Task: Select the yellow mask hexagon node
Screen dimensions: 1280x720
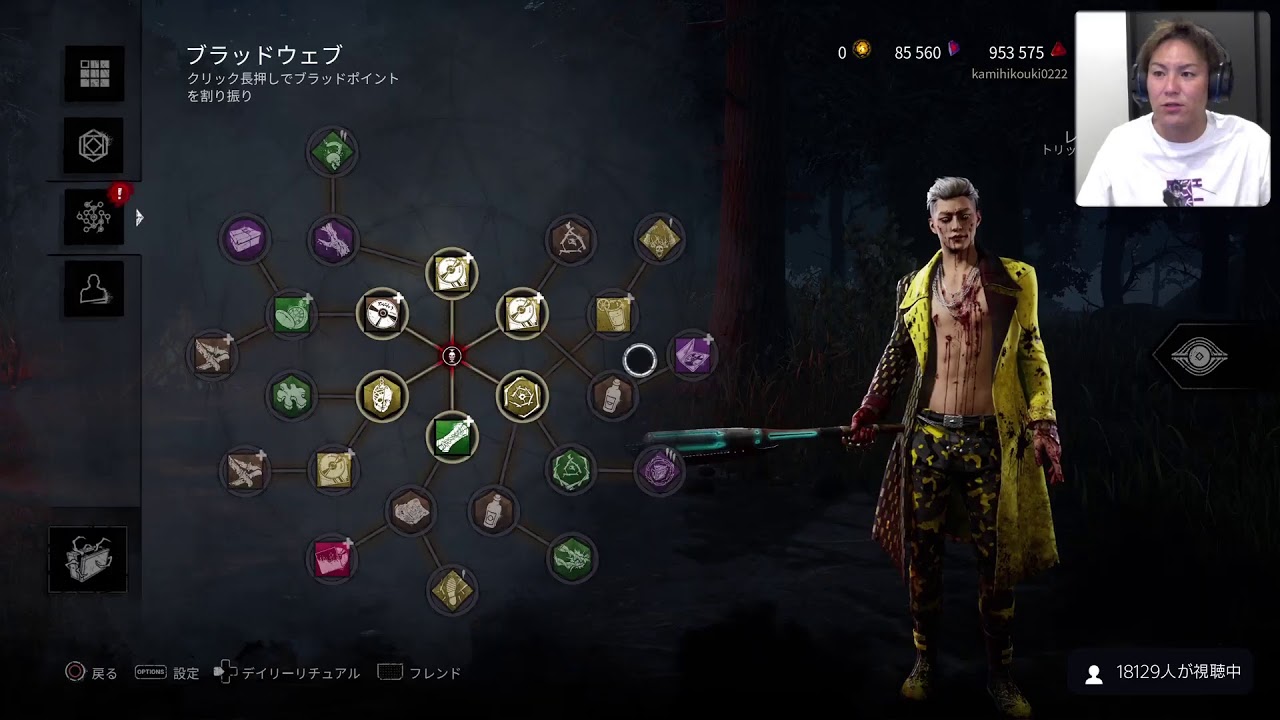Action: coord(381,396)
